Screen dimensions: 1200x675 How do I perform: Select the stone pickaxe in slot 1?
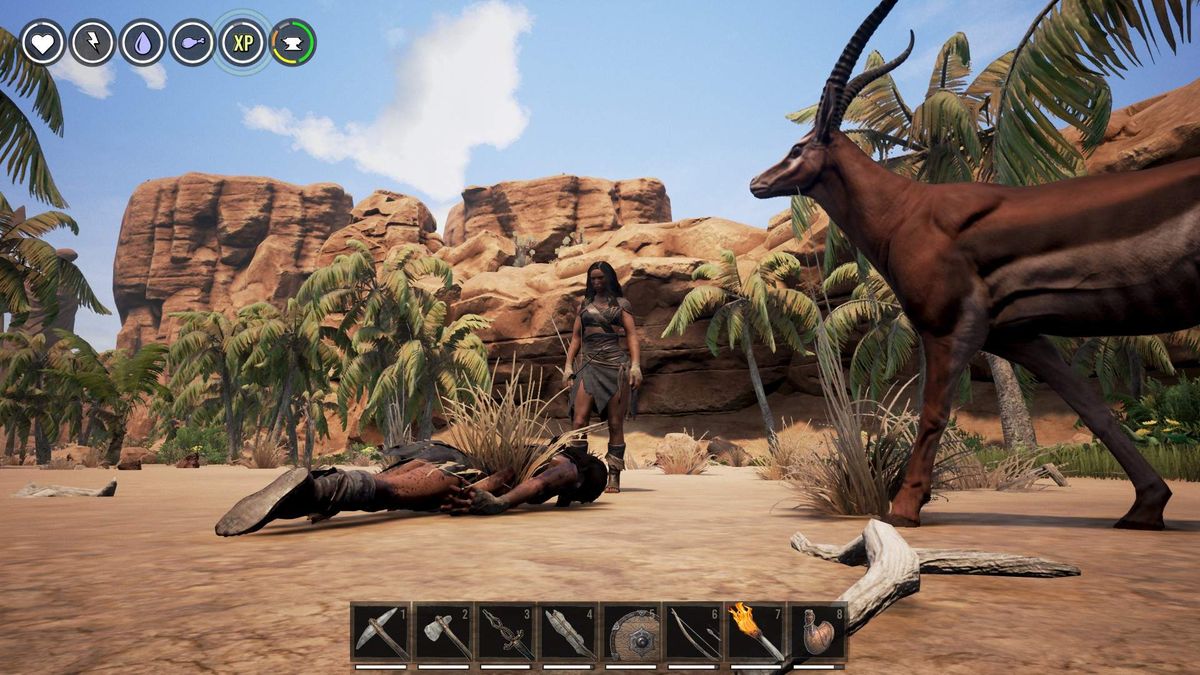[x=381, y=633]
